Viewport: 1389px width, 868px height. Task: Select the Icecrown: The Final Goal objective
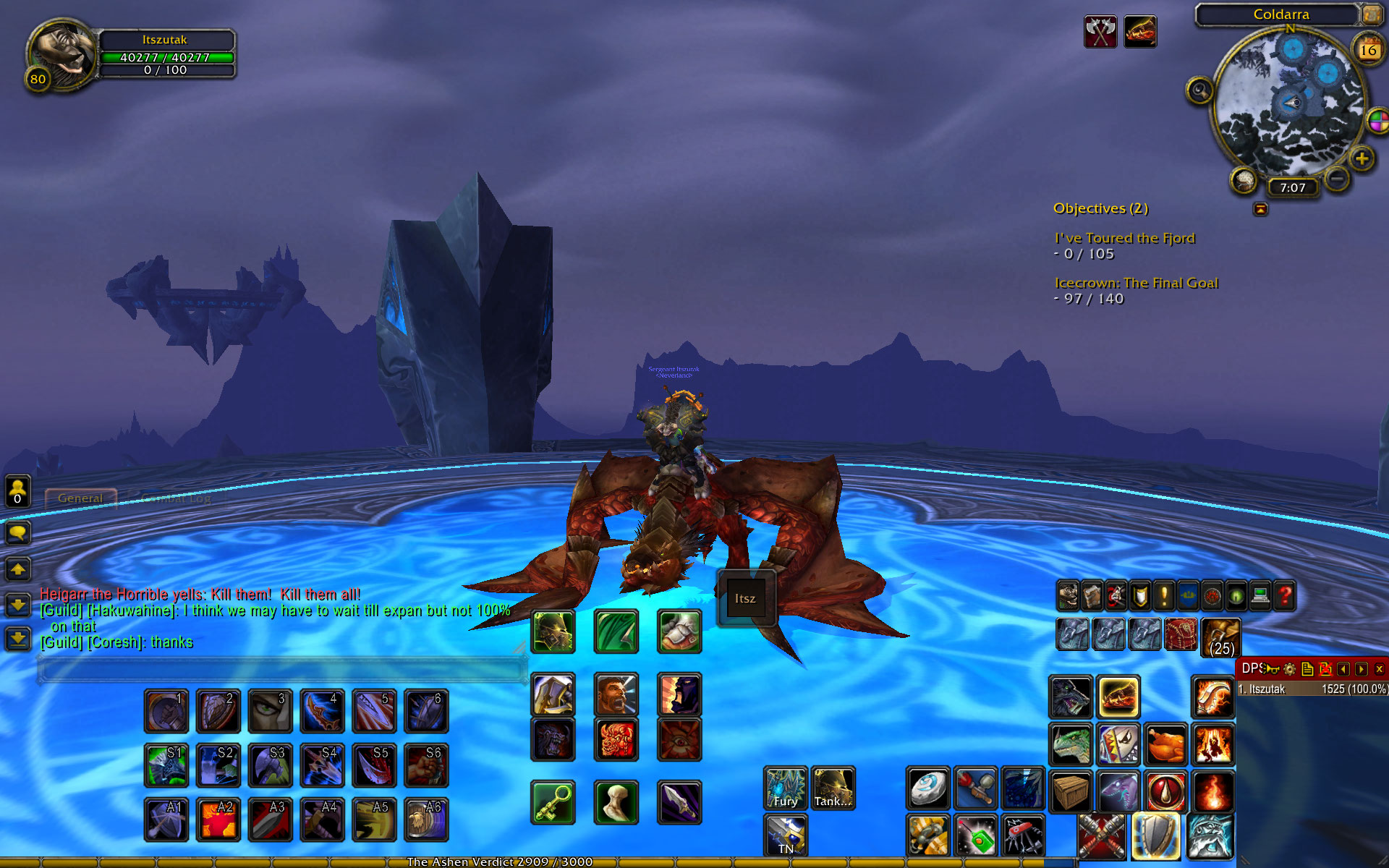coord(1136,283)
